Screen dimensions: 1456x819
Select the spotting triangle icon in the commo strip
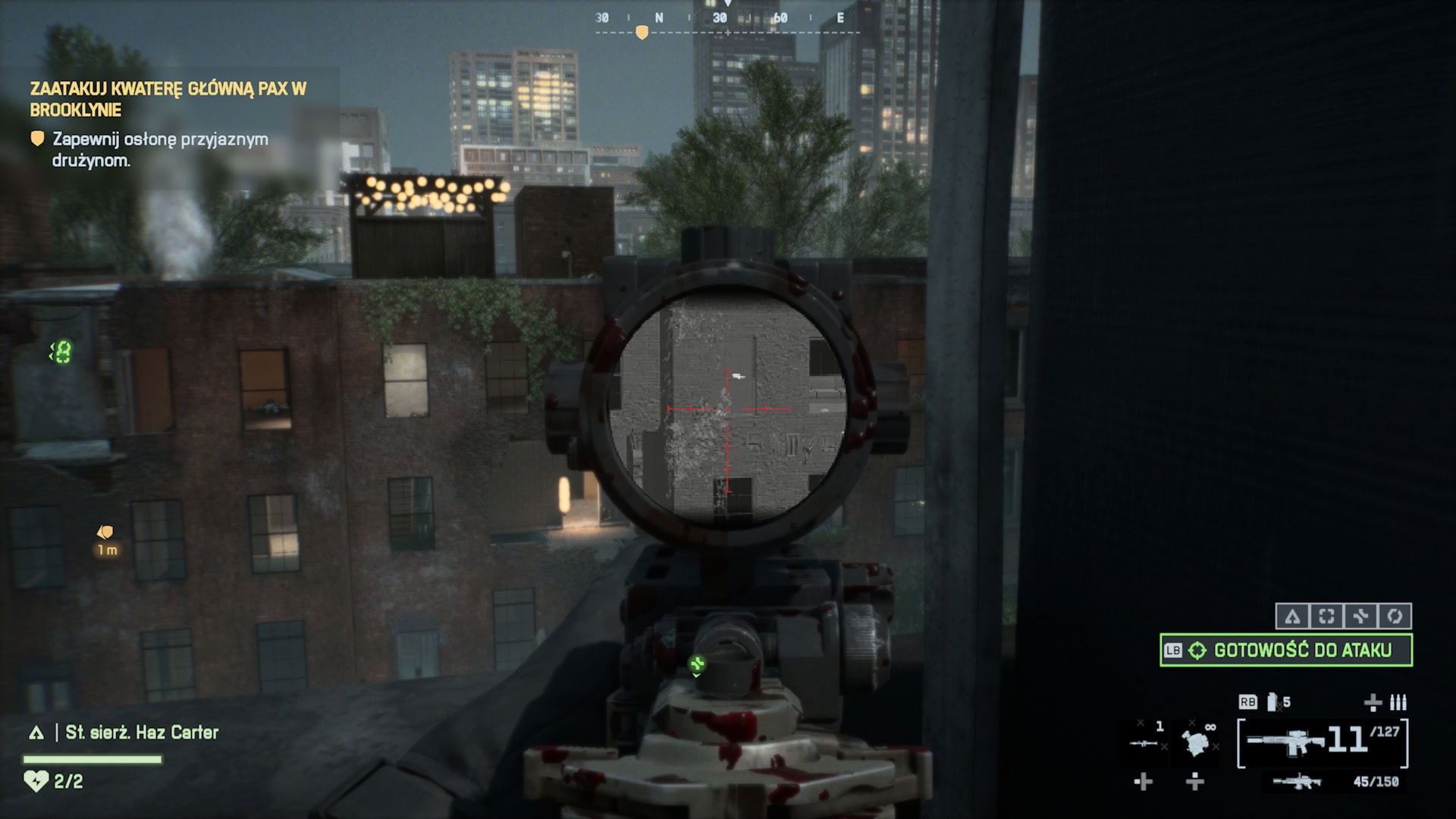tap(1293, 616)
